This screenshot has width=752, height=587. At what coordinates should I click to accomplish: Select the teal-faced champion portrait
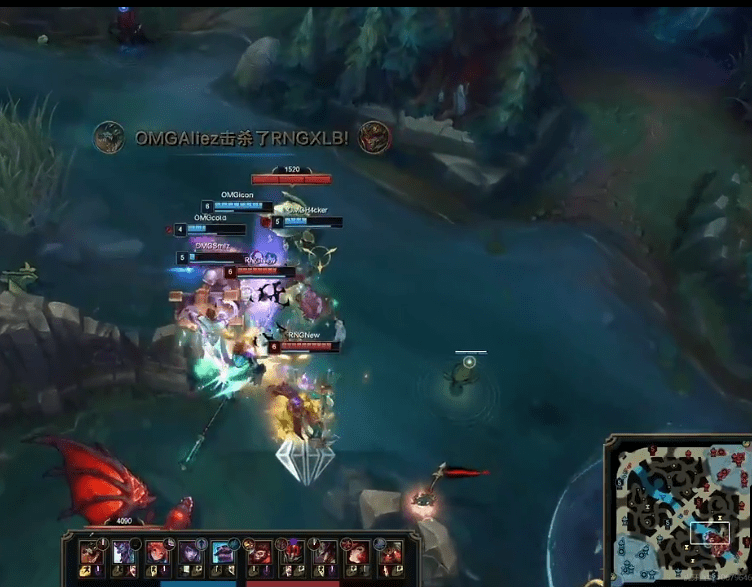click(223, 552)
